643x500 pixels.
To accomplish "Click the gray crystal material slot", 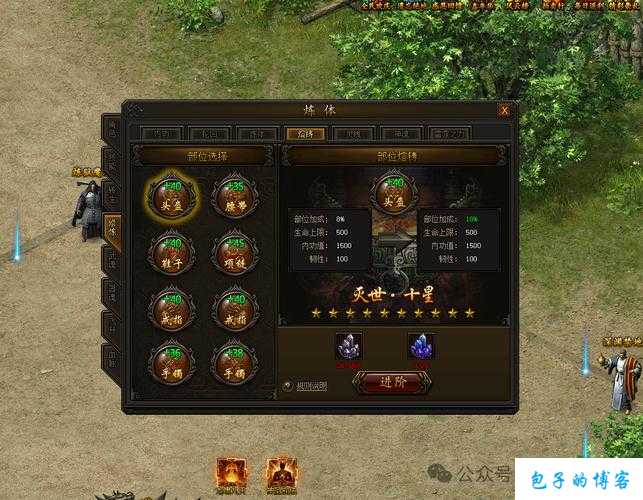I will 348,346.
